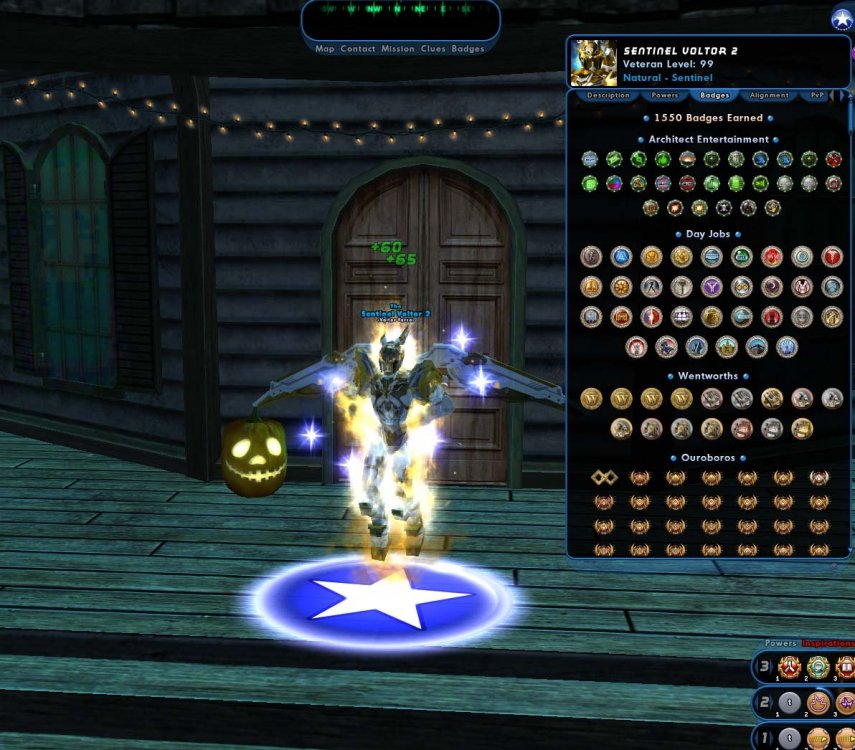Open the Map from the compass bar
The image size is (855, 750).
pyautogui.click(x=325, y=48)
